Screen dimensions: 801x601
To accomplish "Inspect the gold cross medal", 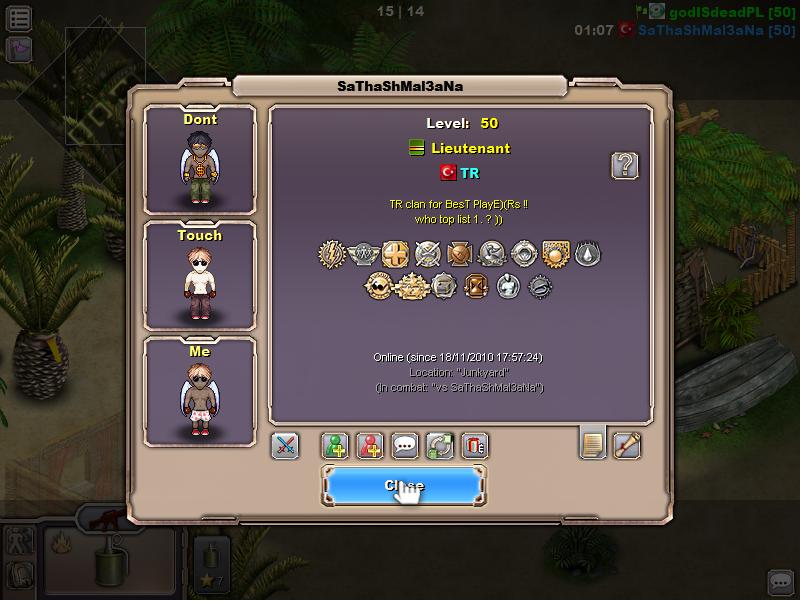I will (x=396, y=253).
